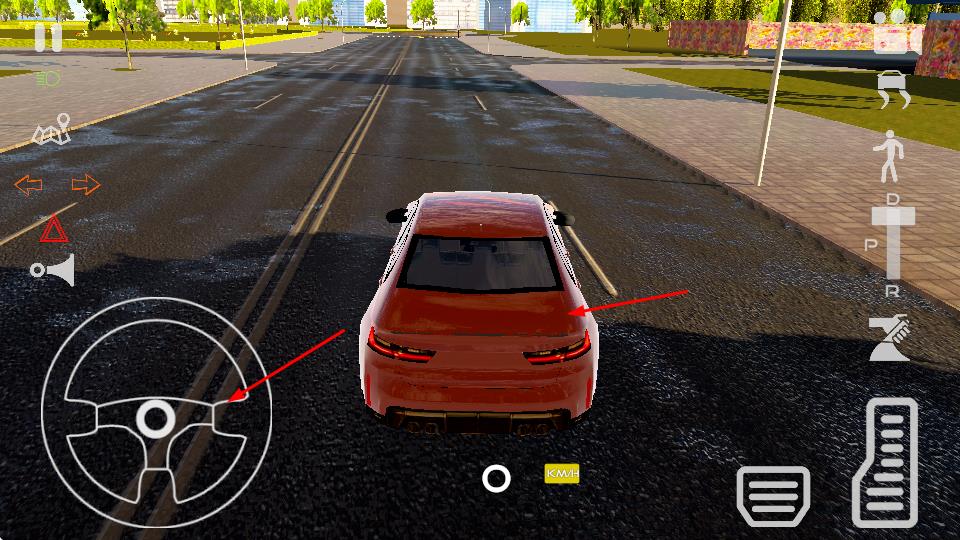
Task: Activate the left turn signal arrow
Action: 29,184
